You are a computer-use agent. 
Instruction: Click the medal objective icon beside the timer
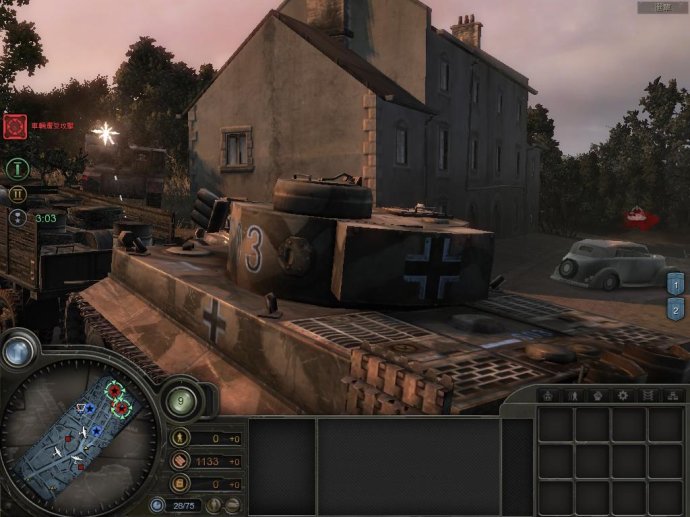[x=17, y=217]
